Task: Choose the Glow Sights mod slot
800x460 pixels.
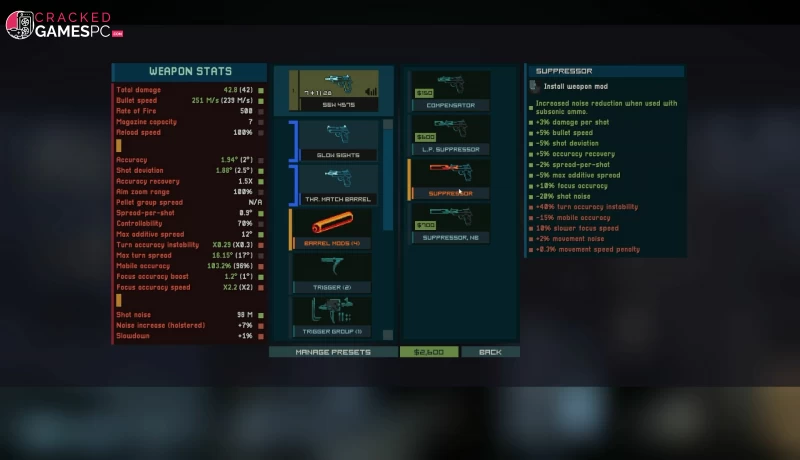Action: 336,140
